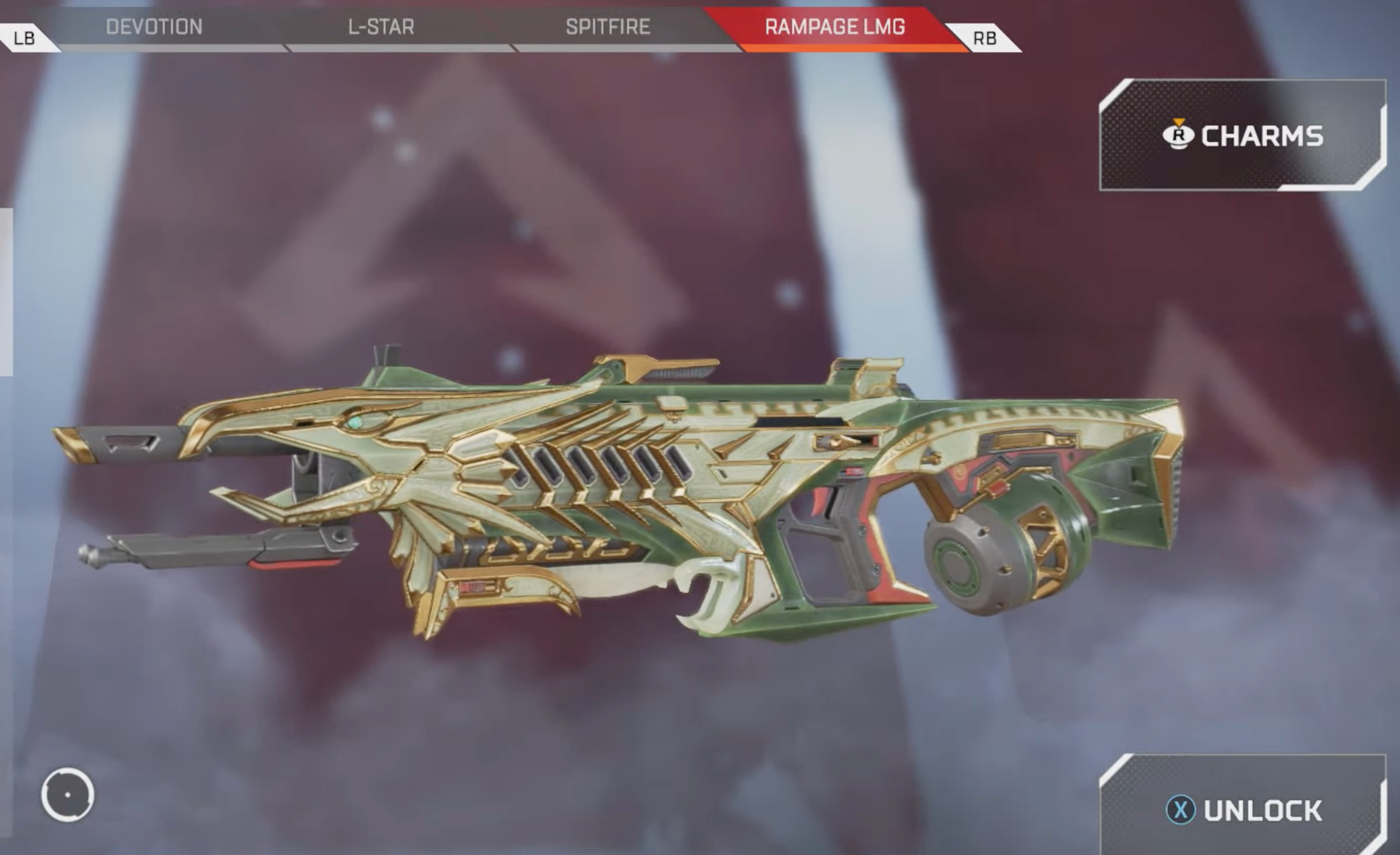The width and height of the screenshot is (1400, 855).
Task: Switch to the Devotion weapon tab
Action: [154, 27]
